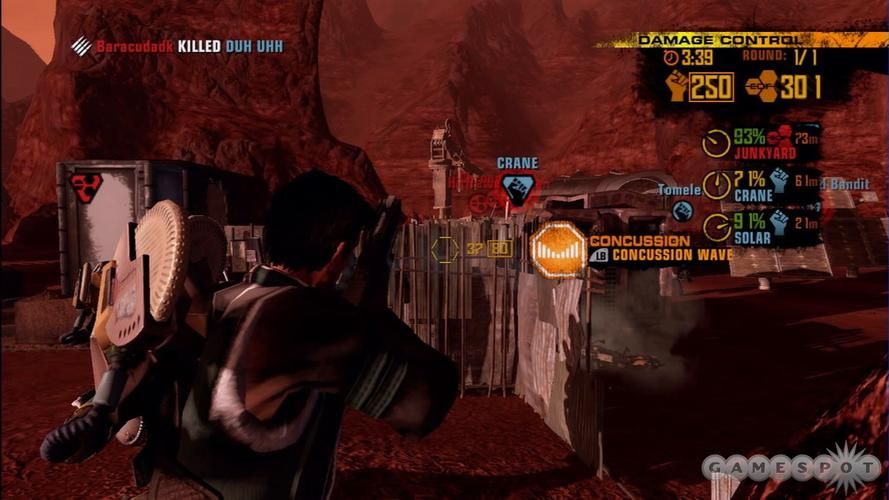
Task: Click the Tomele teammate marker
Action: click(x=683, y=210)
